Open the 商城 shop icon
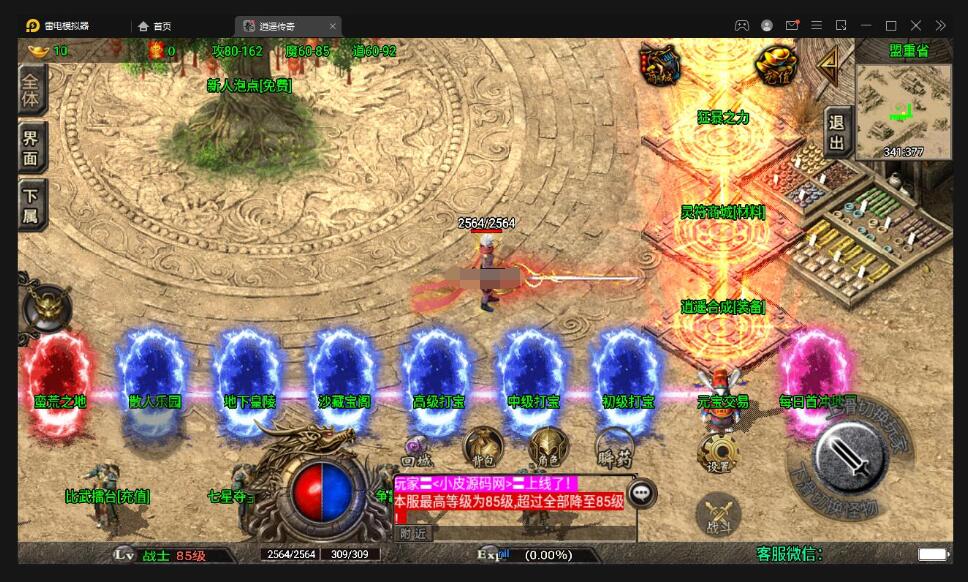The width and height of the screenshot is (968, 582). click(660, 65)
